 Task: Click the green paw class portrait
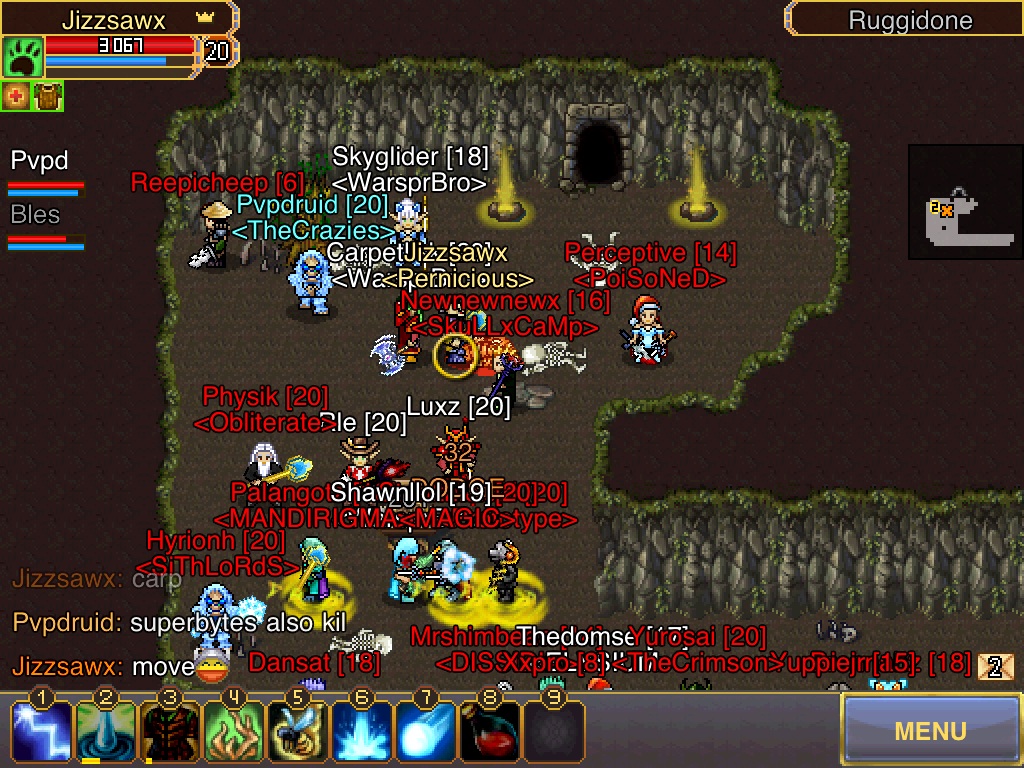22,57
